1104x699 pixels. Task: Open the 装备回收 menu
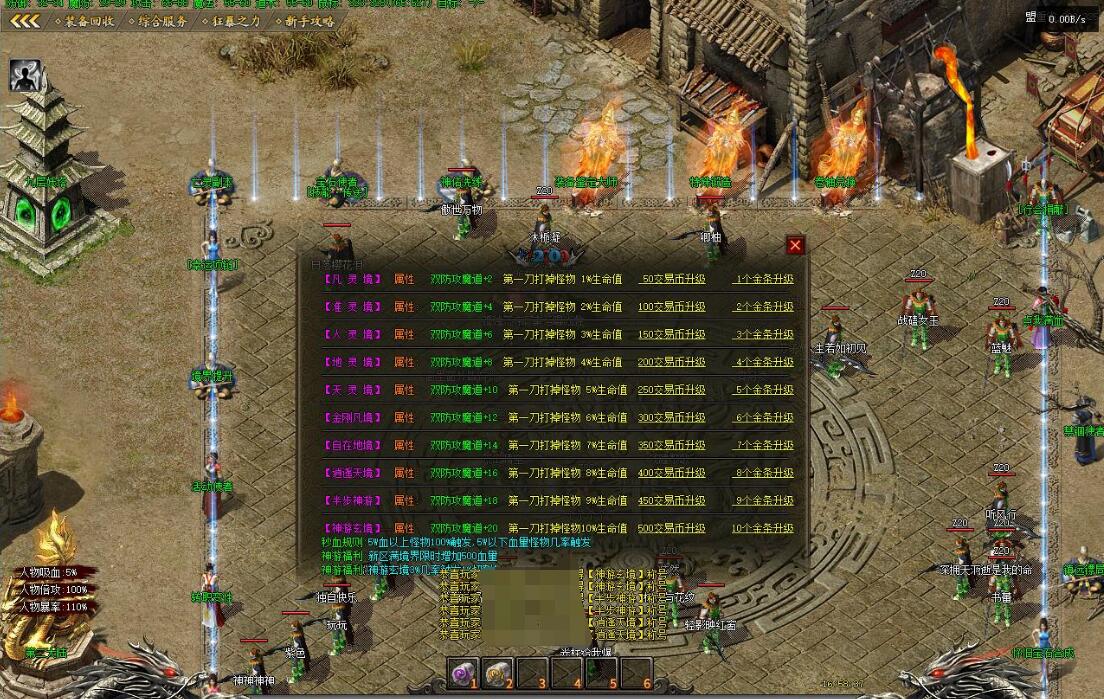(90, 21)
